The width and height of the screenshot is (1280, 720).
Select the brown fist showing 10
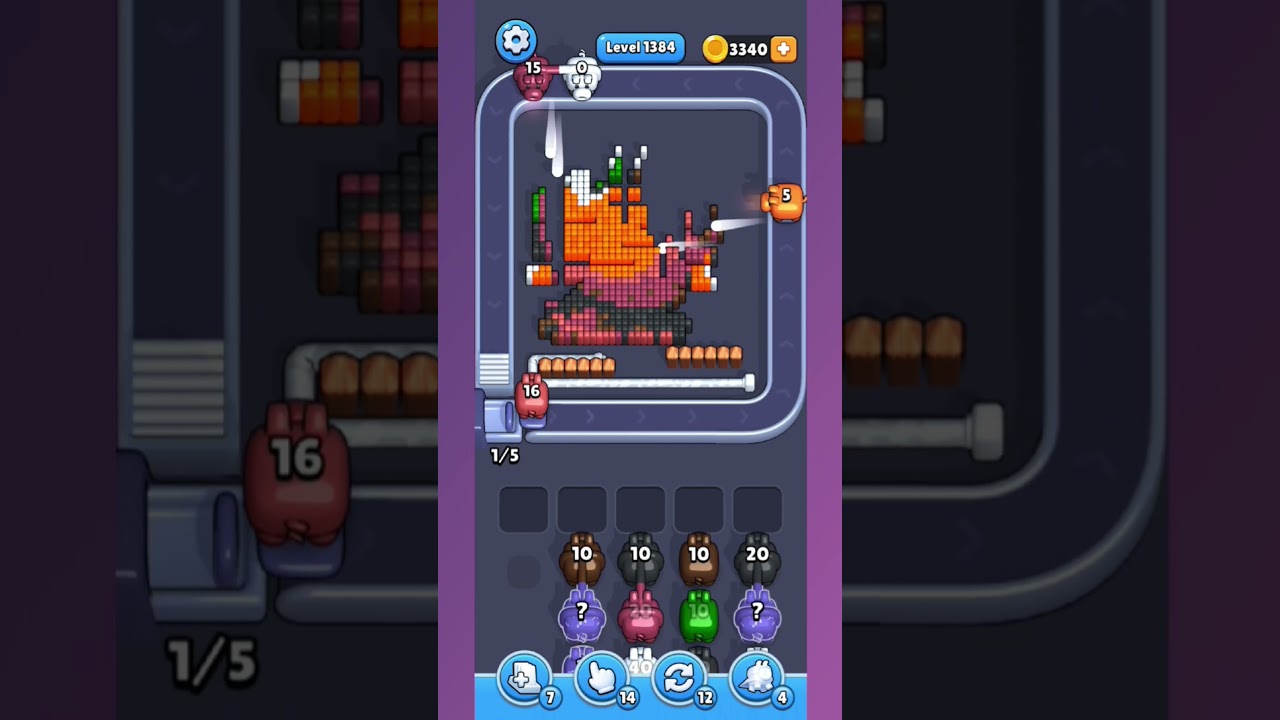[x=583, y=557]
